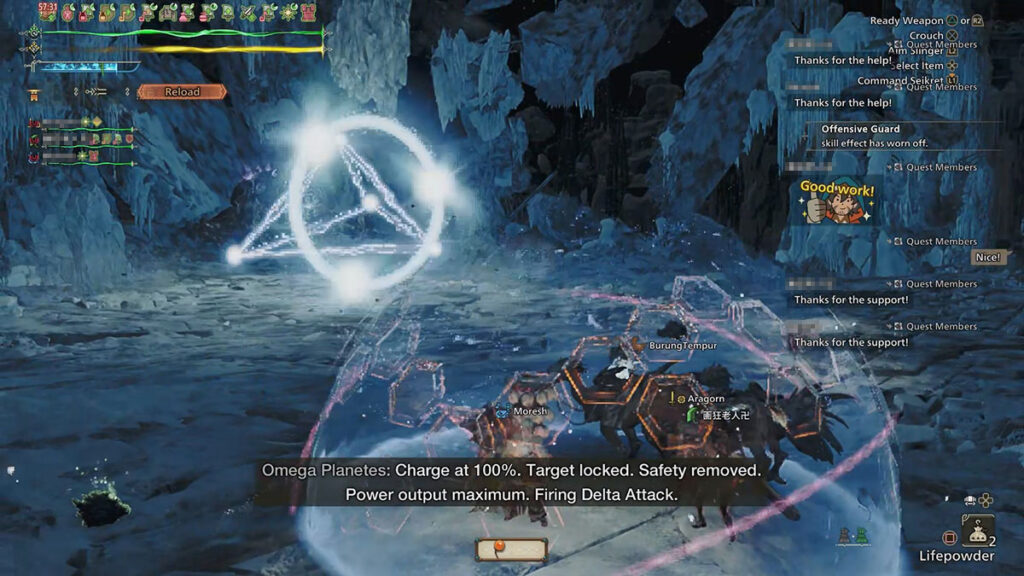The height and width of the screenshot is (576, 1024).
Task: Click the last 'Thanks for the support!' message
Action: 851,342
